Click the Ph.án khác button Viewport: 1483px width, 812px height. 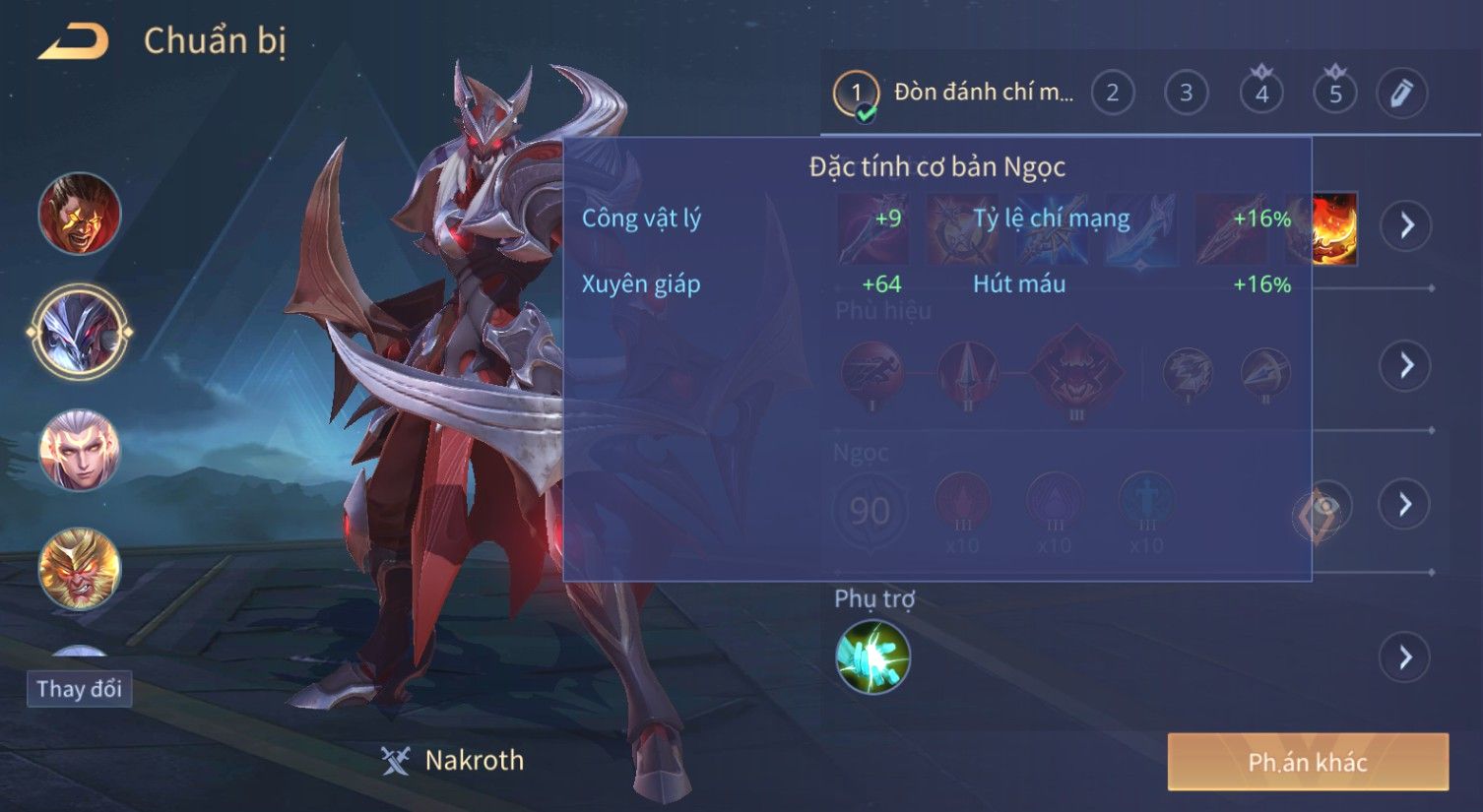1308,762
